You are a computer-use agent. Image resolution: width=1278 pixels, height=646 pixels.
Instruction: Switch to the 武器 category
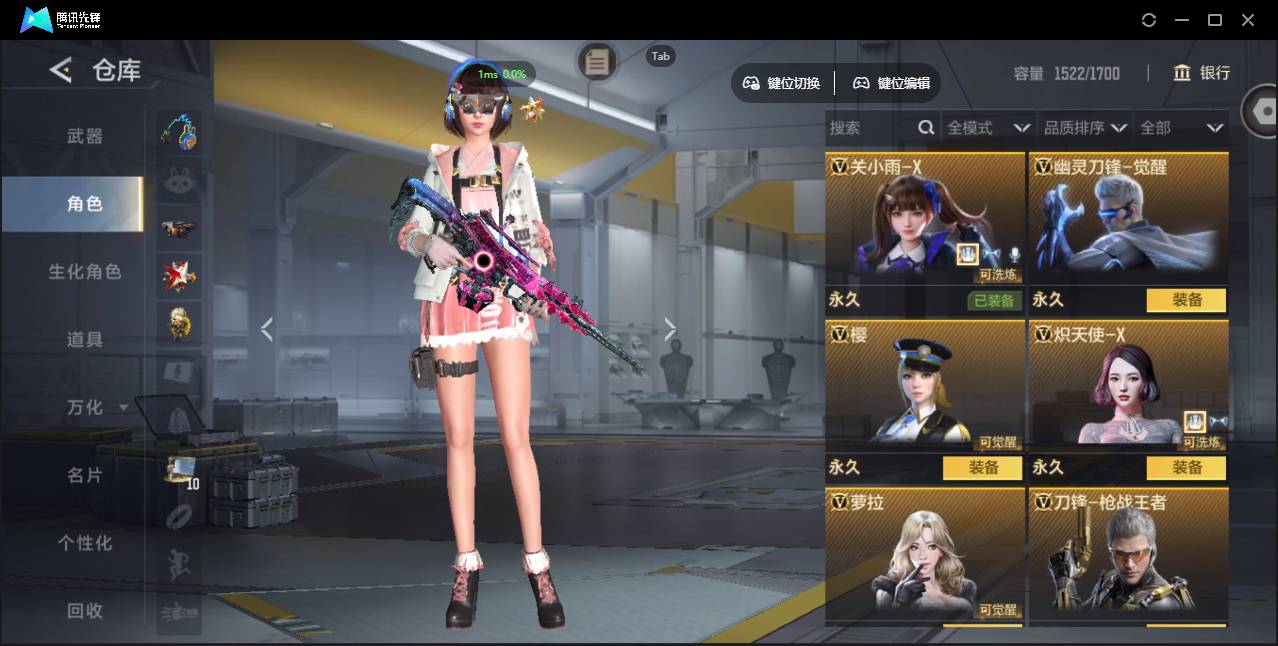click(85, 136)
